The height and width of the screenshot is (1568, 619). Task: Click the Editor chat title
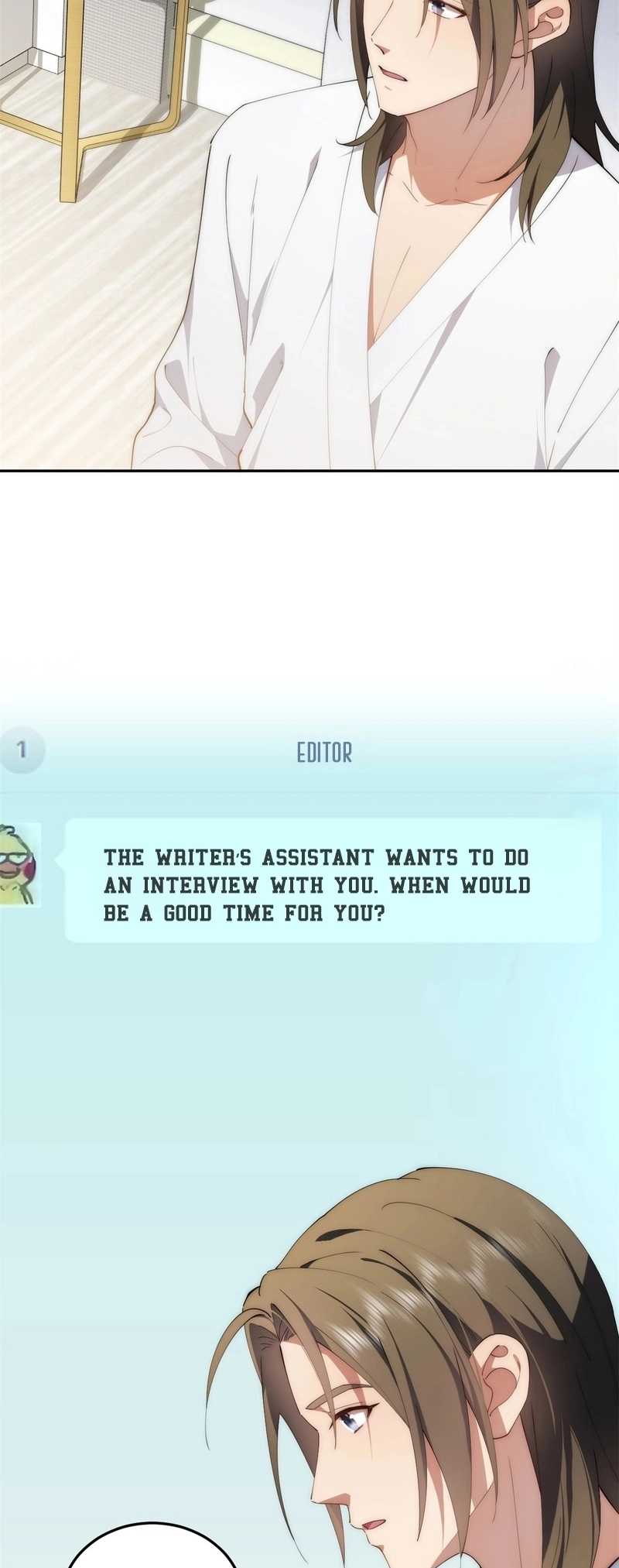(x=324, y=753)
